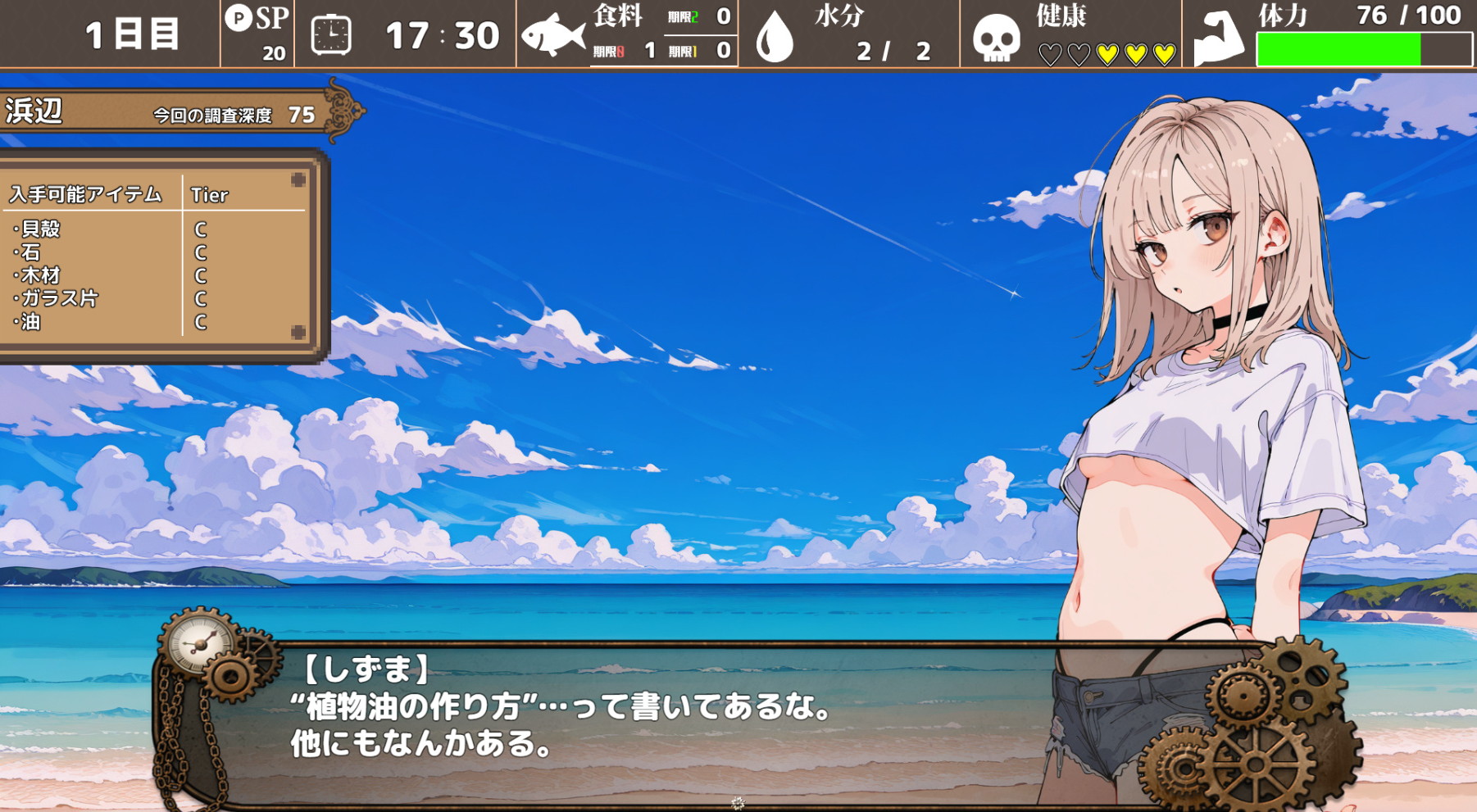Viewport: 1477px width, 812px height.
Task: Select the skull health icon
Action: click(x=996, y=38)
